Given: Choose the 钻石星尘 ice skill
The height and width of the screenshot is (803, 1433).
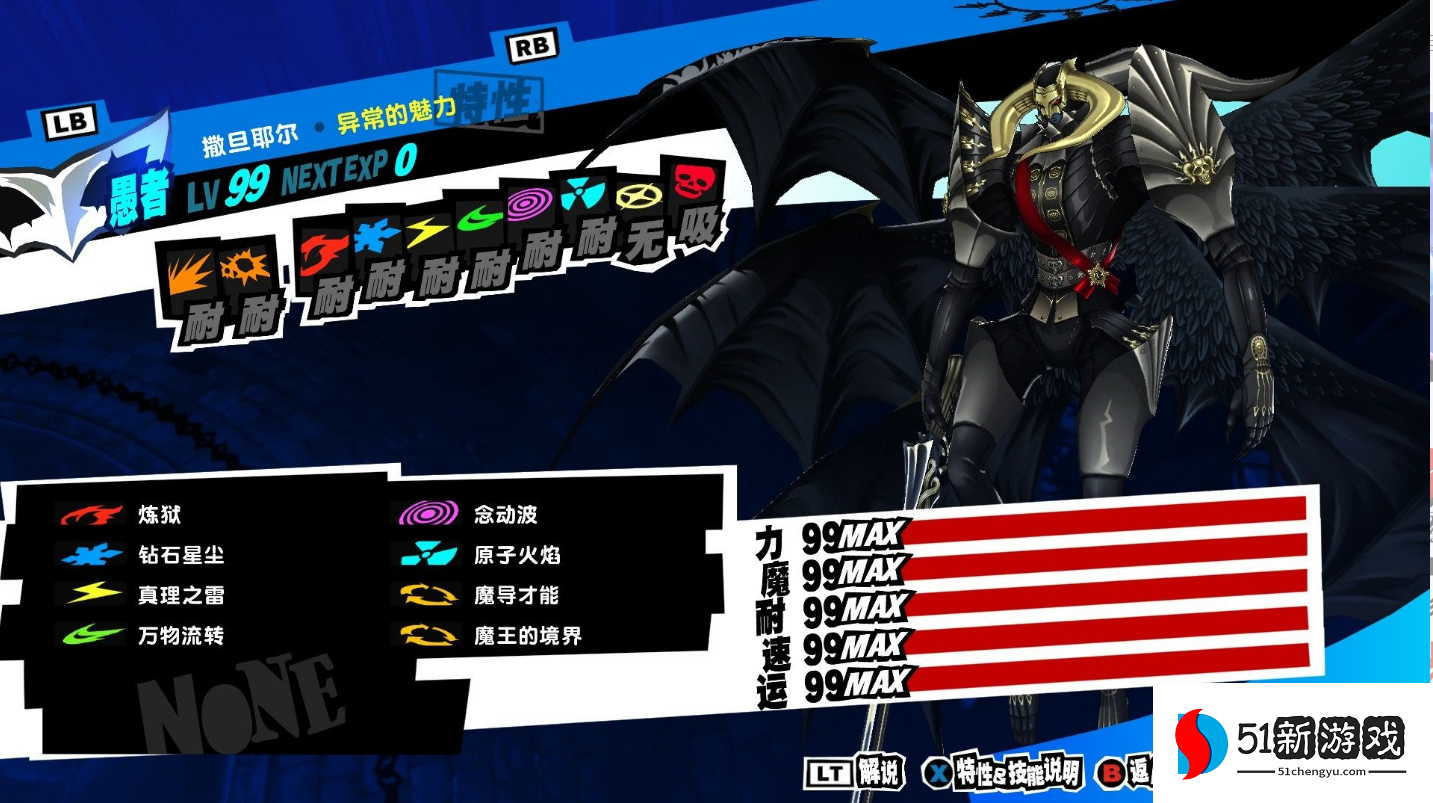Looking at the screenshot, I should pyautogui.click(x=181, y=555).
